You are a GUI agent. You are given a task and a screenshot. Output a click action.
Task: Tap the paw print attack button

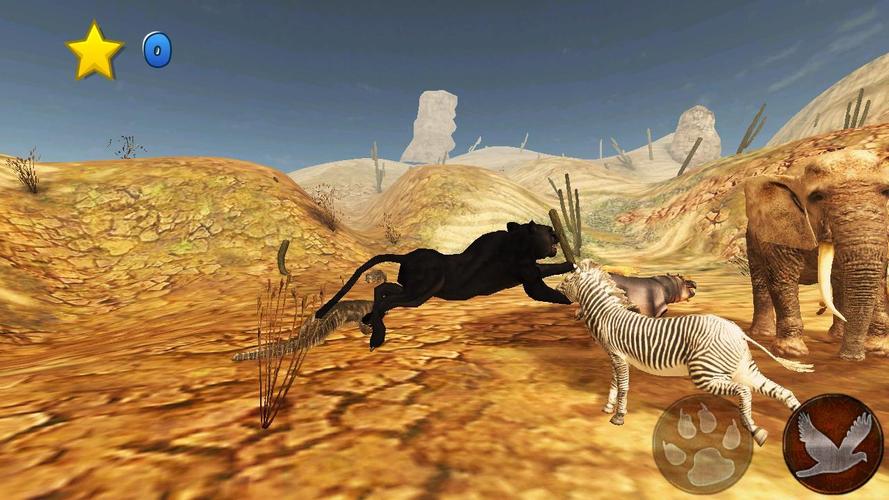[x=702, y=444]
